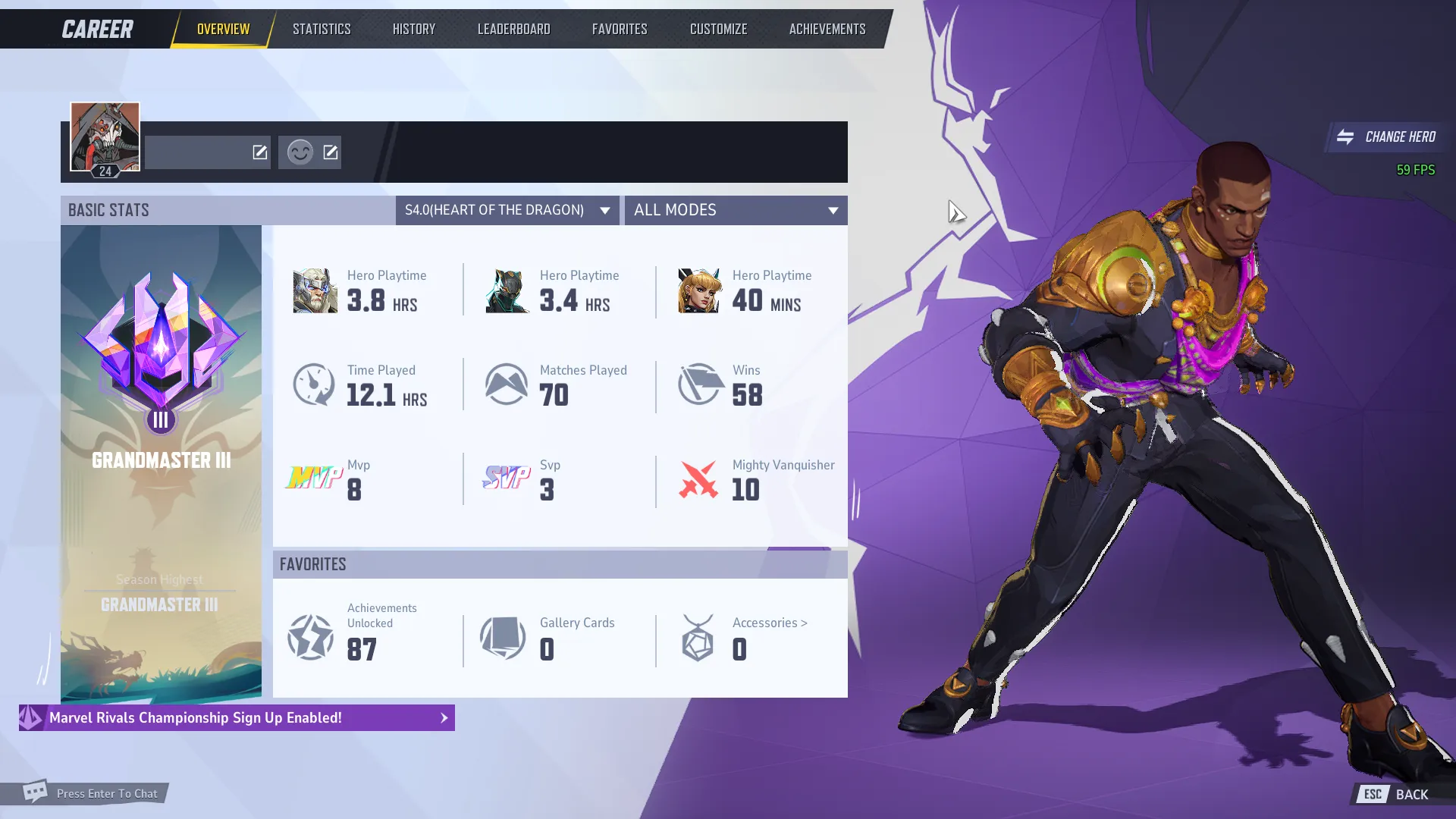This screenshot has height=819, width=1456.
Task: Click the edit username pencil icon
Action: tap(259, 152)
